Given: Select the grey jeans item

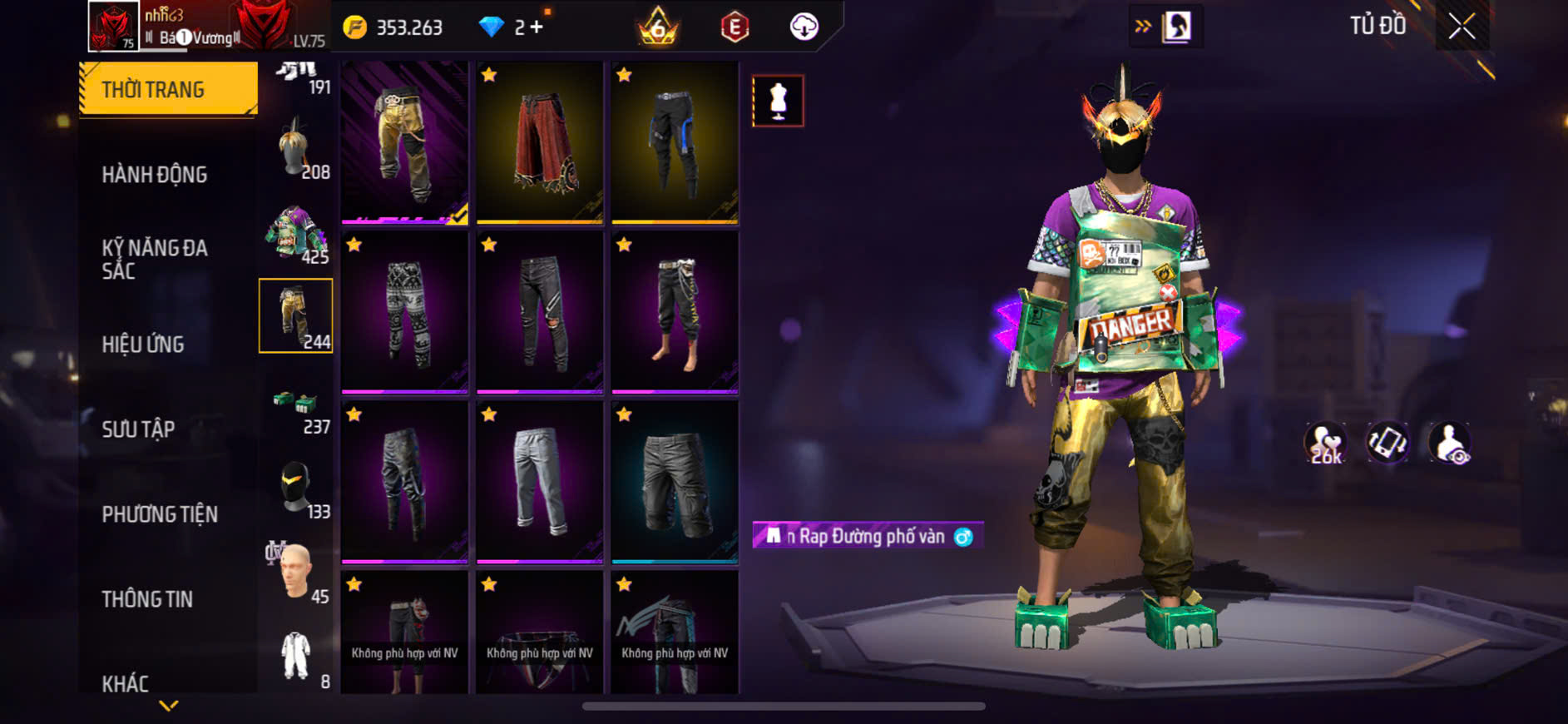Looking at the screenshot, I should pyautogui.click(x=540, y=482).
